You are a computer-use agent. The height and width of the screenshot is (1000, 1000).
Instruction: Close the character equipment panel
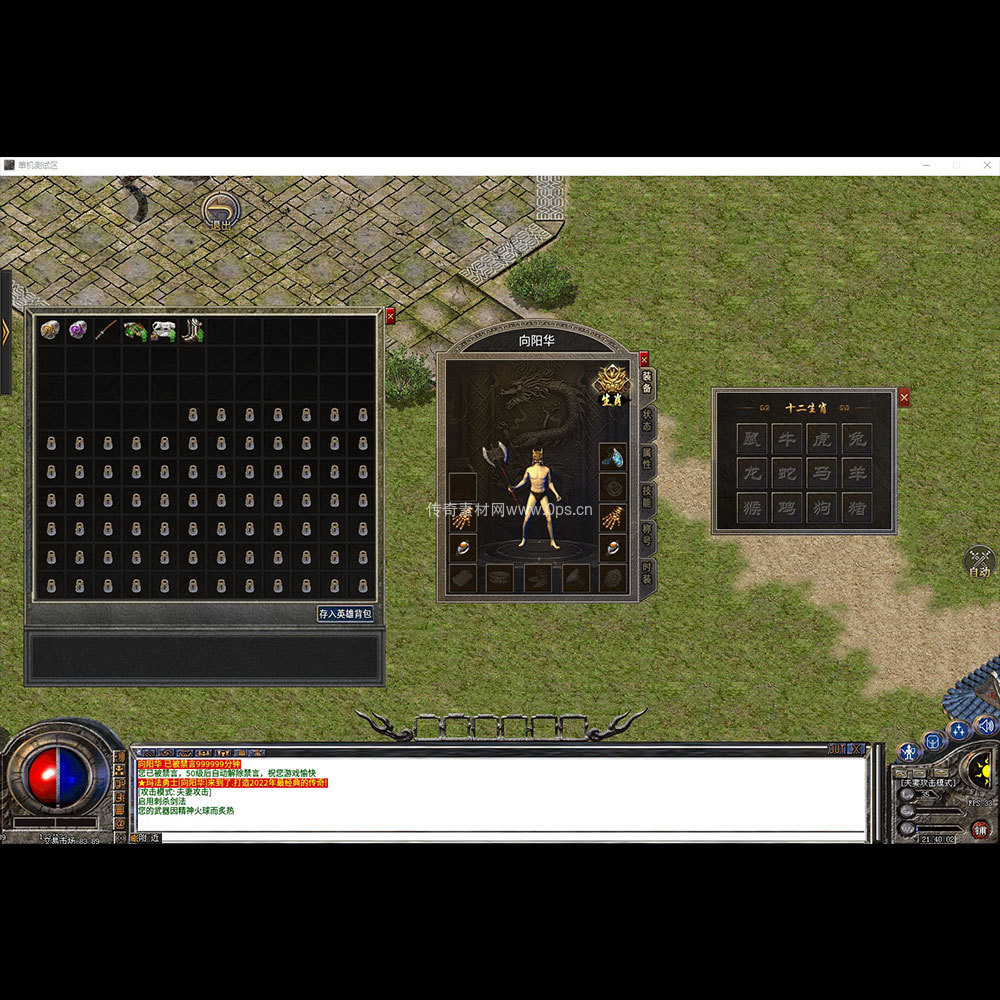644,358
